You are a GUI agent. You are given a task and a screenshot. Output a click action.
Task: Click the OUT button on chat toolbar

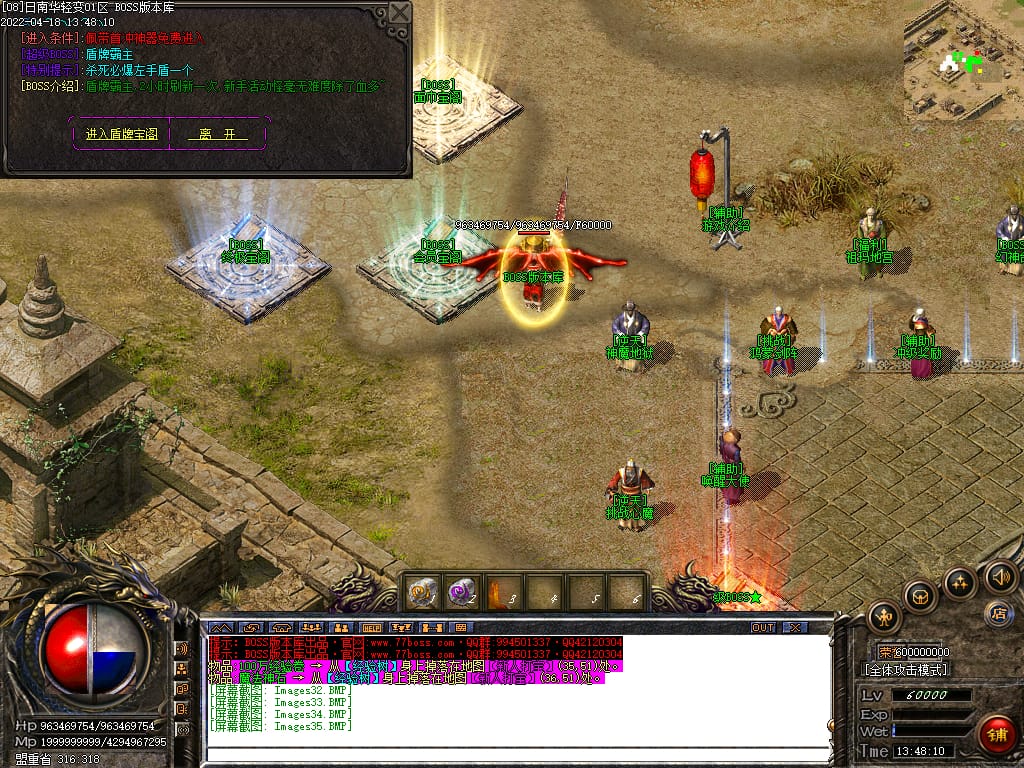coord(763,627)
